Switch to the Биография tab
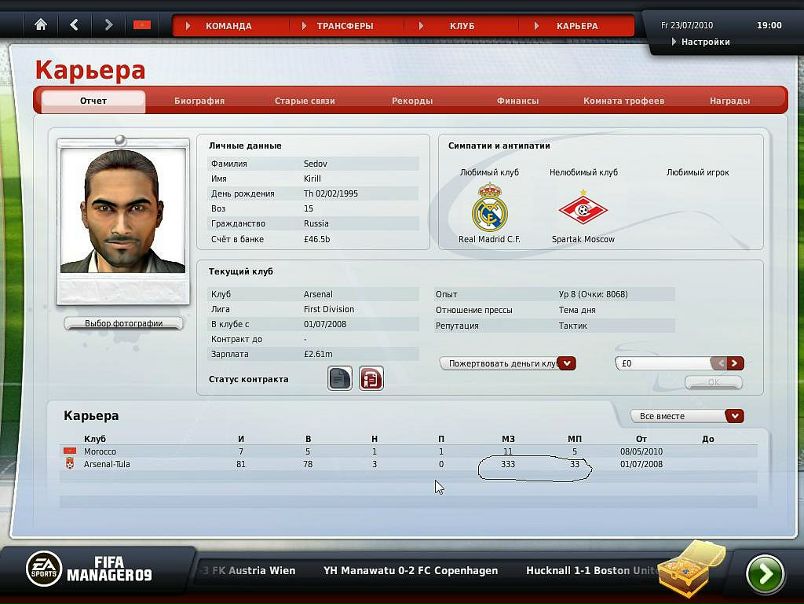 [199, 101]
